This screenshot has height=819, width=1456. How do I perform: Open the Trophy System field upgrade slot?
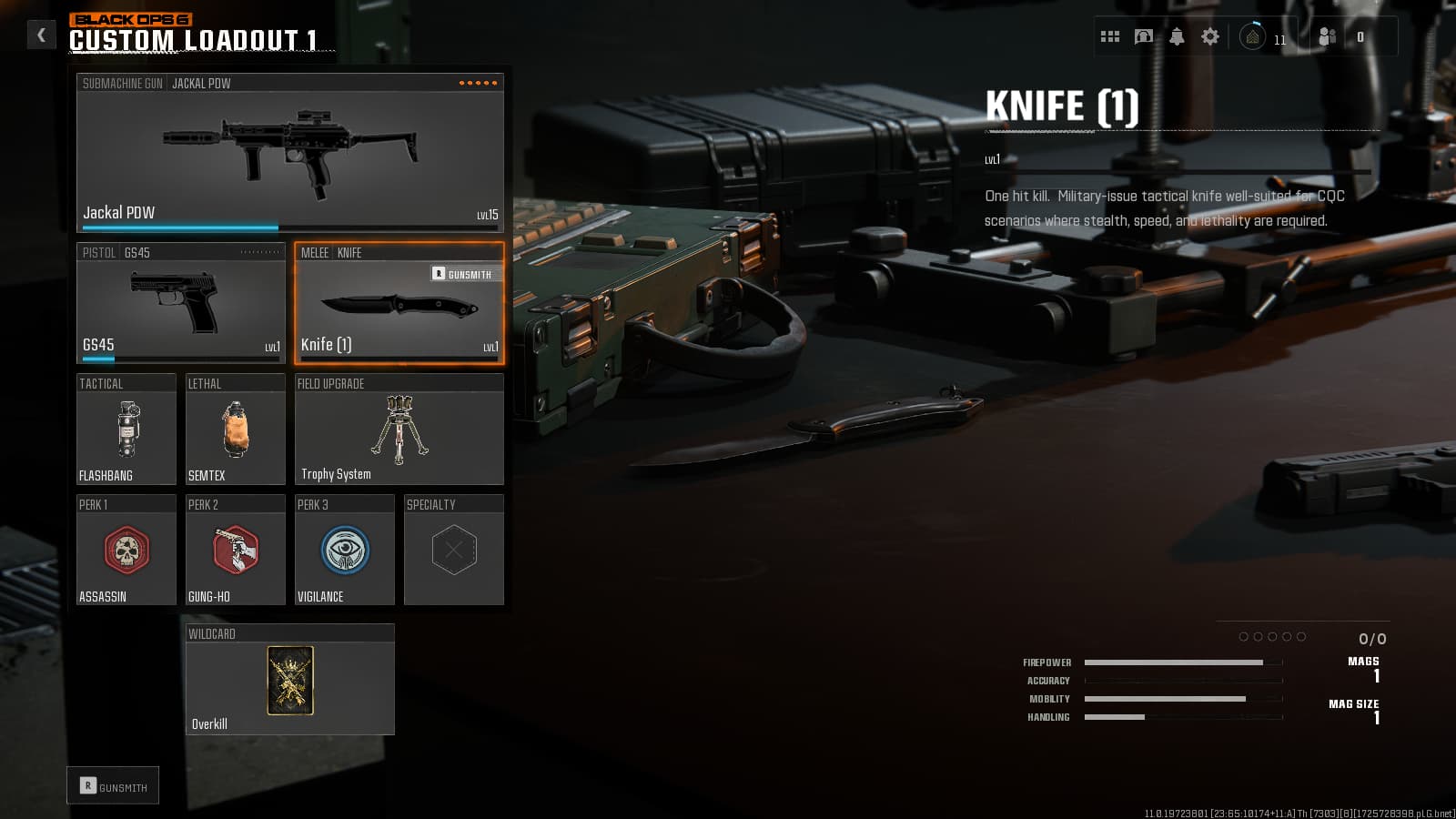pyautogui.click(x=399, y=430)
